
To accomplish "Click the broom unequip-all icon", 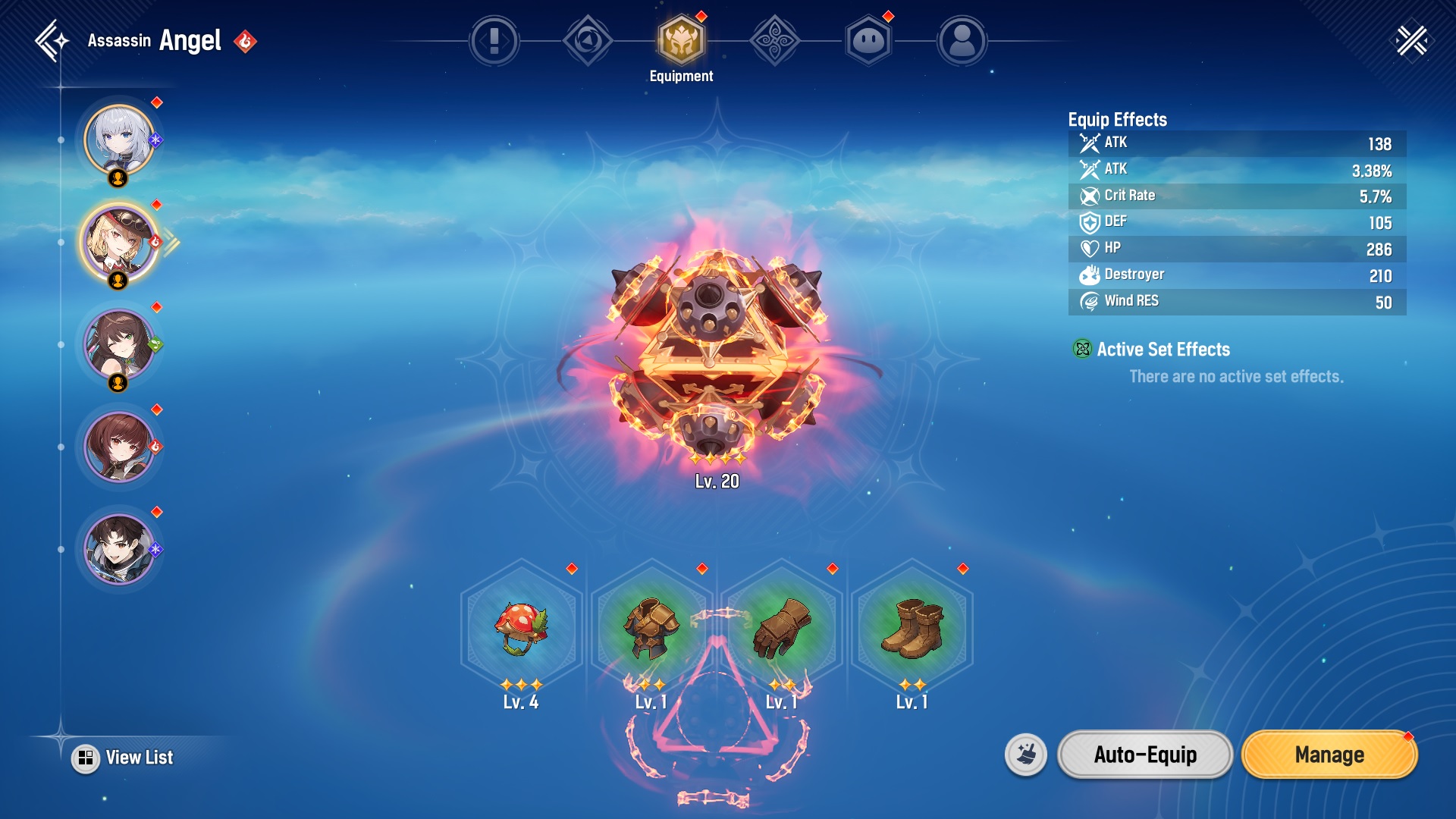I will click(x=1026, y=755).
